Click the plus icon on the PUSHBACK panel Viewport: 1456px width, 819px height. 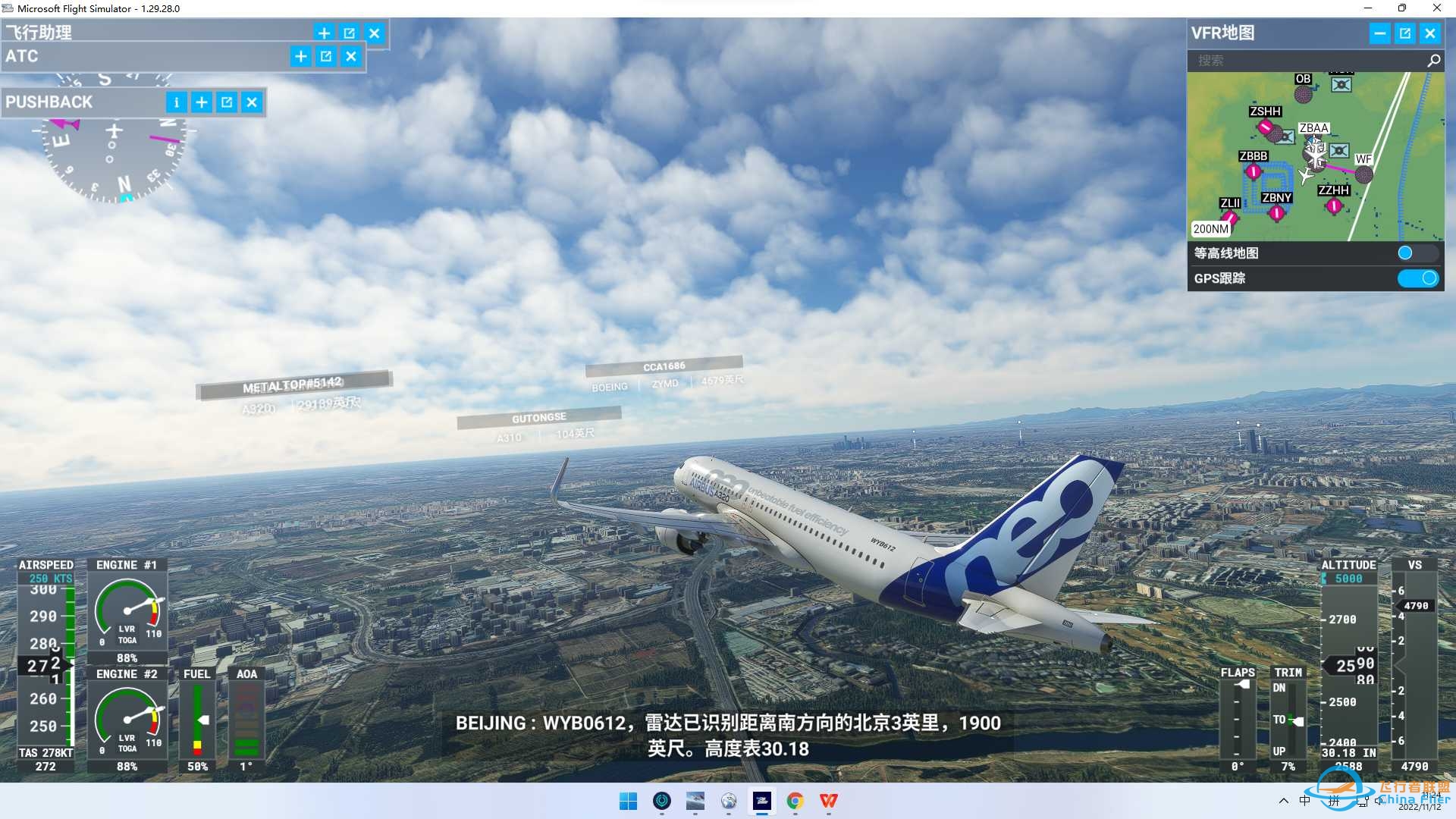pyautogui.click(x=202, y=102)
